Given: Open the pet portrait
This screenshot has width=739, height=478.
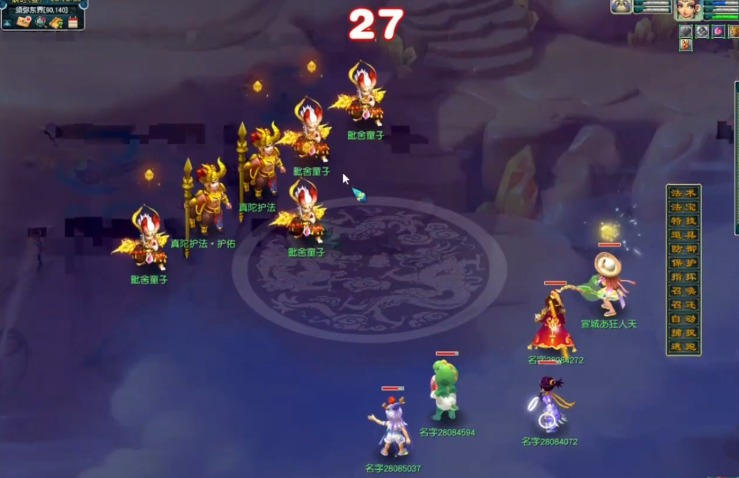Looking at the screenshot, I should pos(622,6).
